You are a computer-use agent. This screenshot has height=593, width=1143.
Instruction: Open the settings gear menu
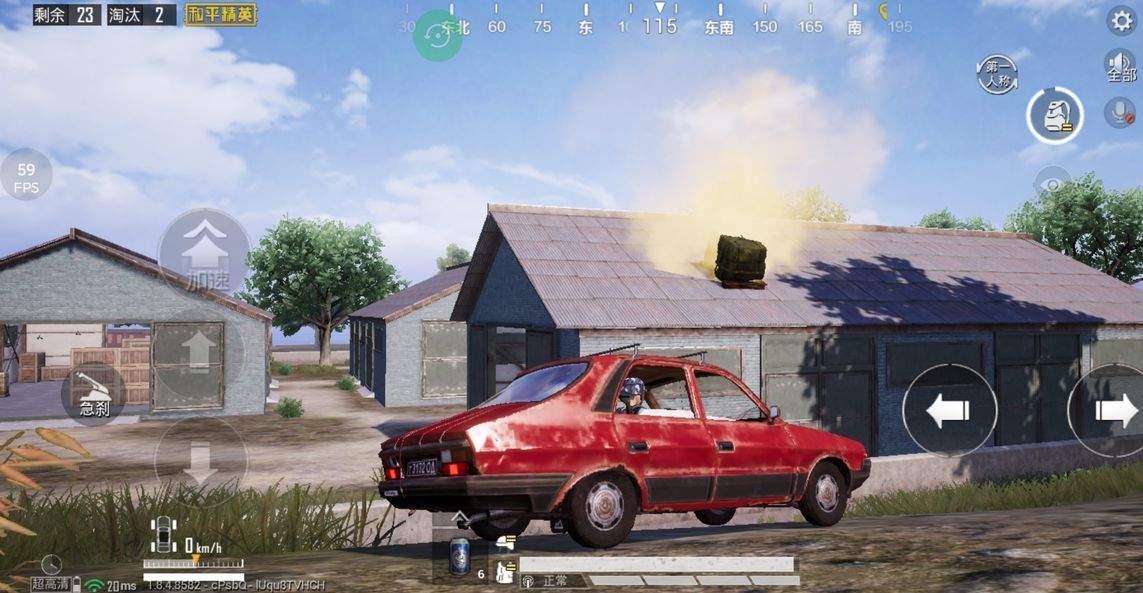[1121, 20]
